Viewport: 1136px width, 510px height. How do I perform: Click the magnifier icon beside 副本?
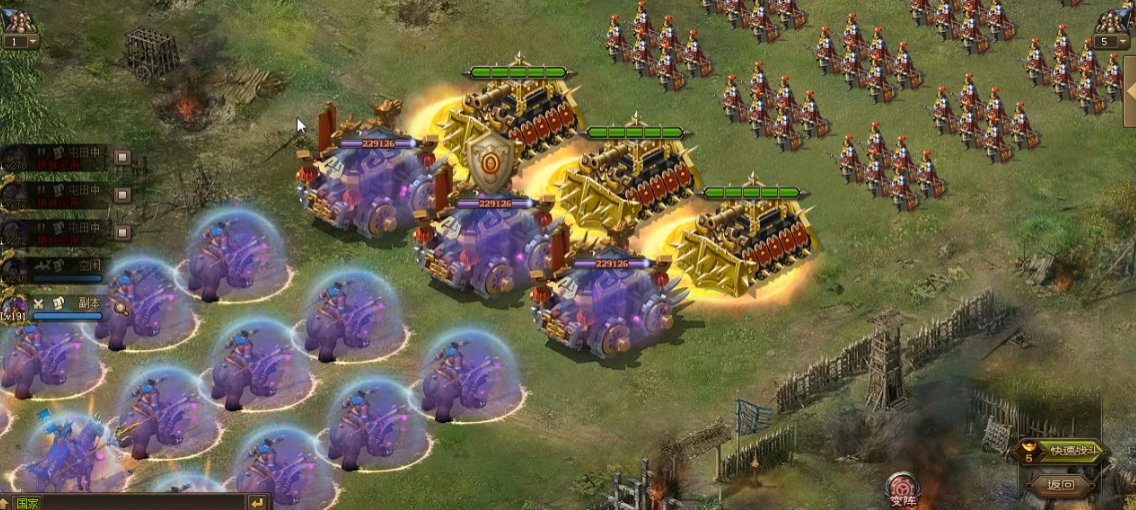(119, 307)
